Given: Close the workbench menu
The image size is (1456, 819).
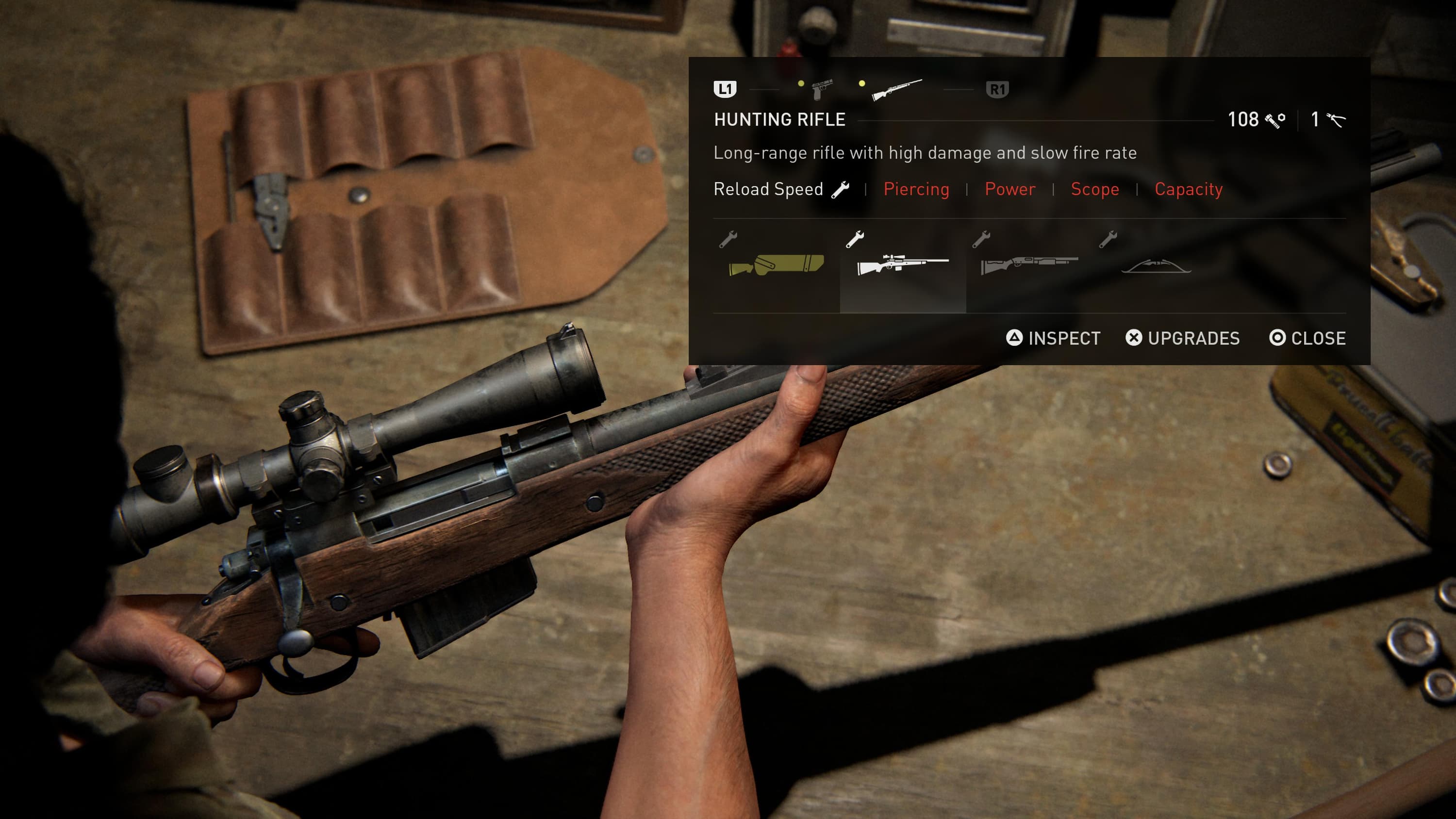Looking at the screenshot, I should click(x=1307, y=338).
